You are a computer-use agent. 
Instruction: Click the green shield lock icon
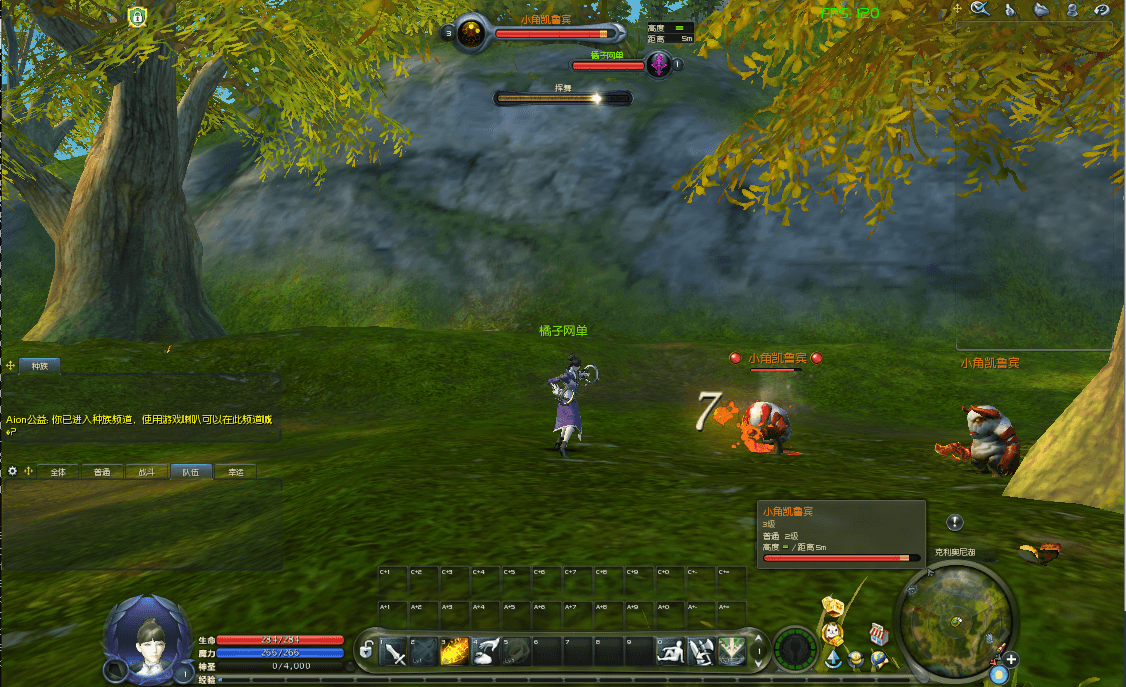(x=137, y=16)
